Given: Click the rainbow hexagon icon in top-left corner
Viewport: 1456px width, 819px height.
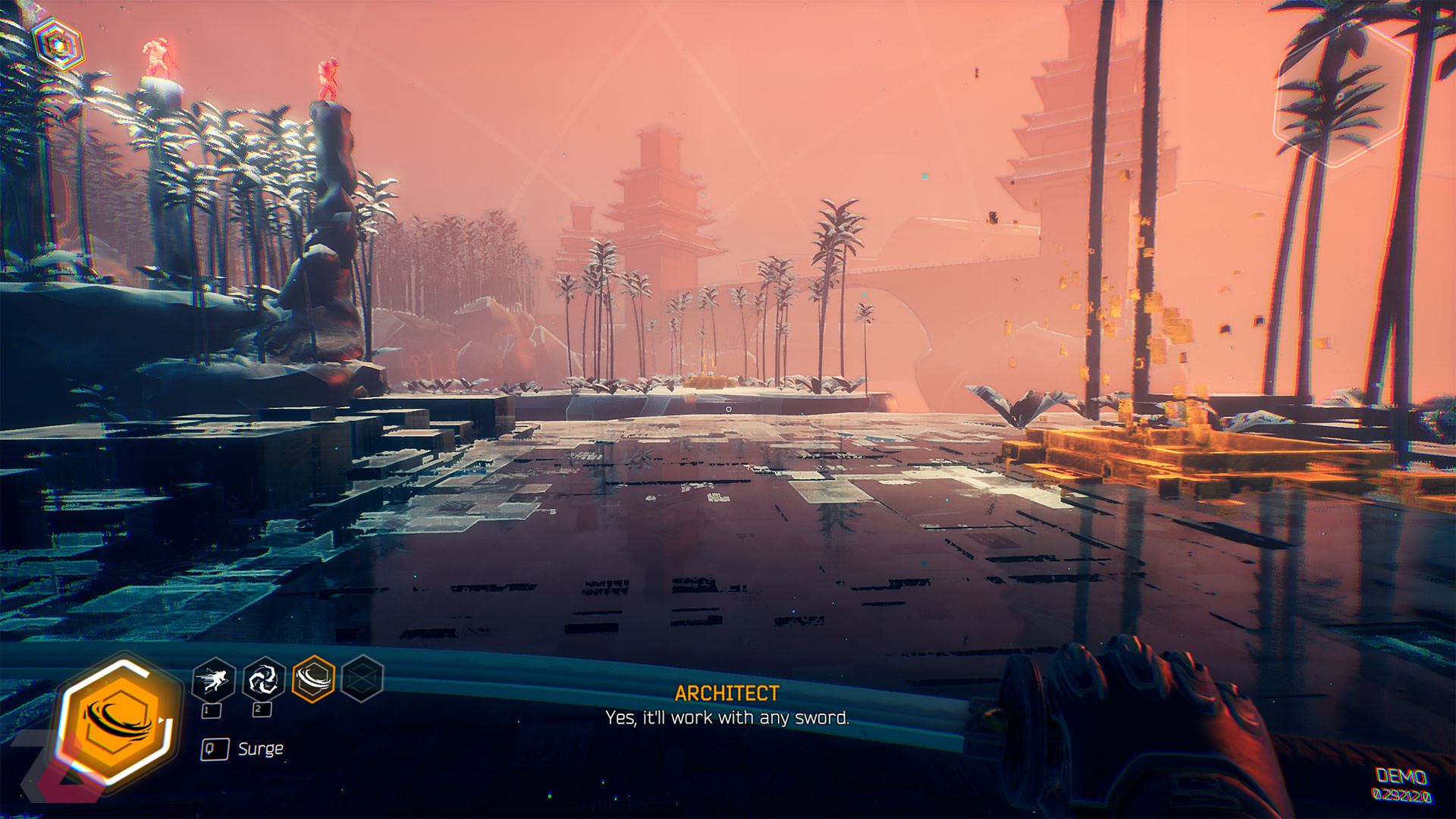Looking at the screenshot, I should (58, 43).
